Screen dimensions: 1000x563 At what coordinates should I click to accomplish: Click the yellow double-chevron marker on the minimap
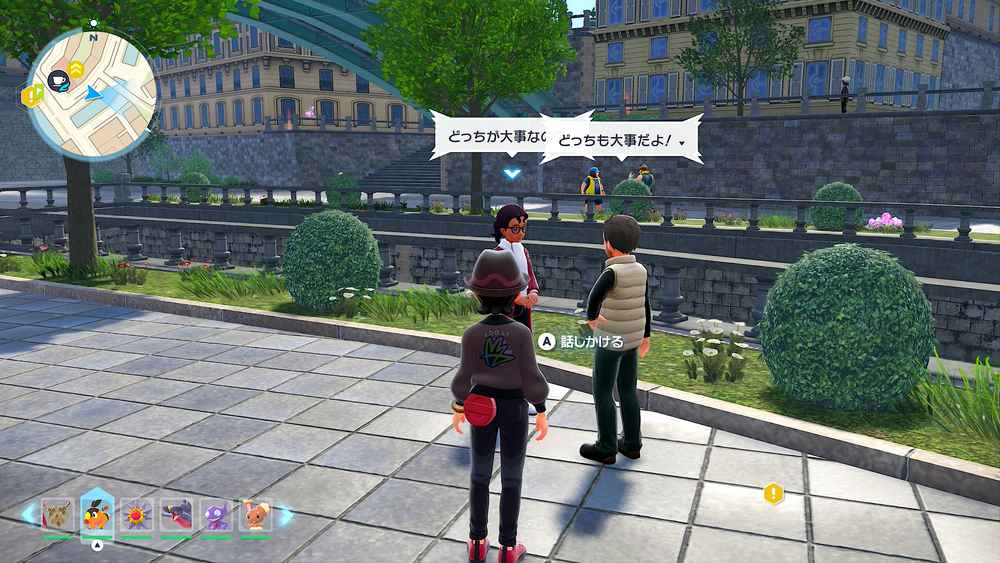[x=77, y=69]
